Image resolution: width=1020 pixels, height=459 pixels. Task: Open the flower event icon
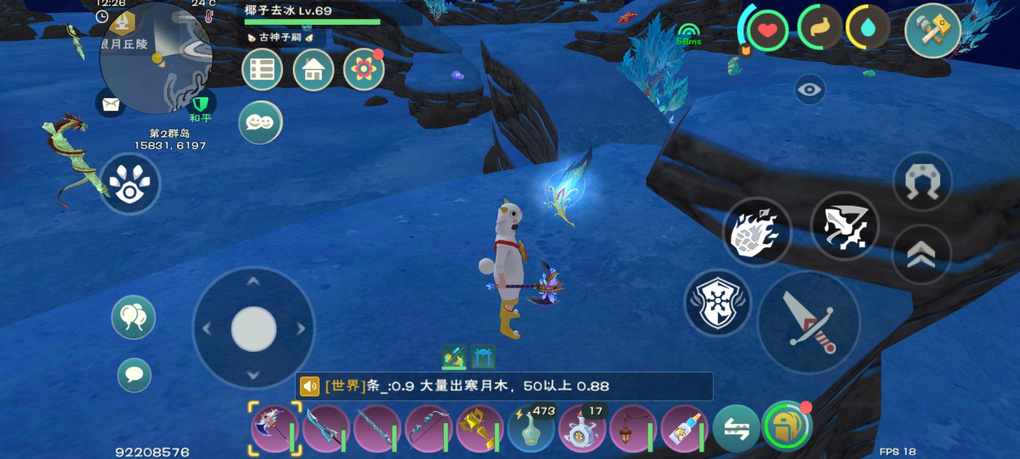click(x=363, y=70)
